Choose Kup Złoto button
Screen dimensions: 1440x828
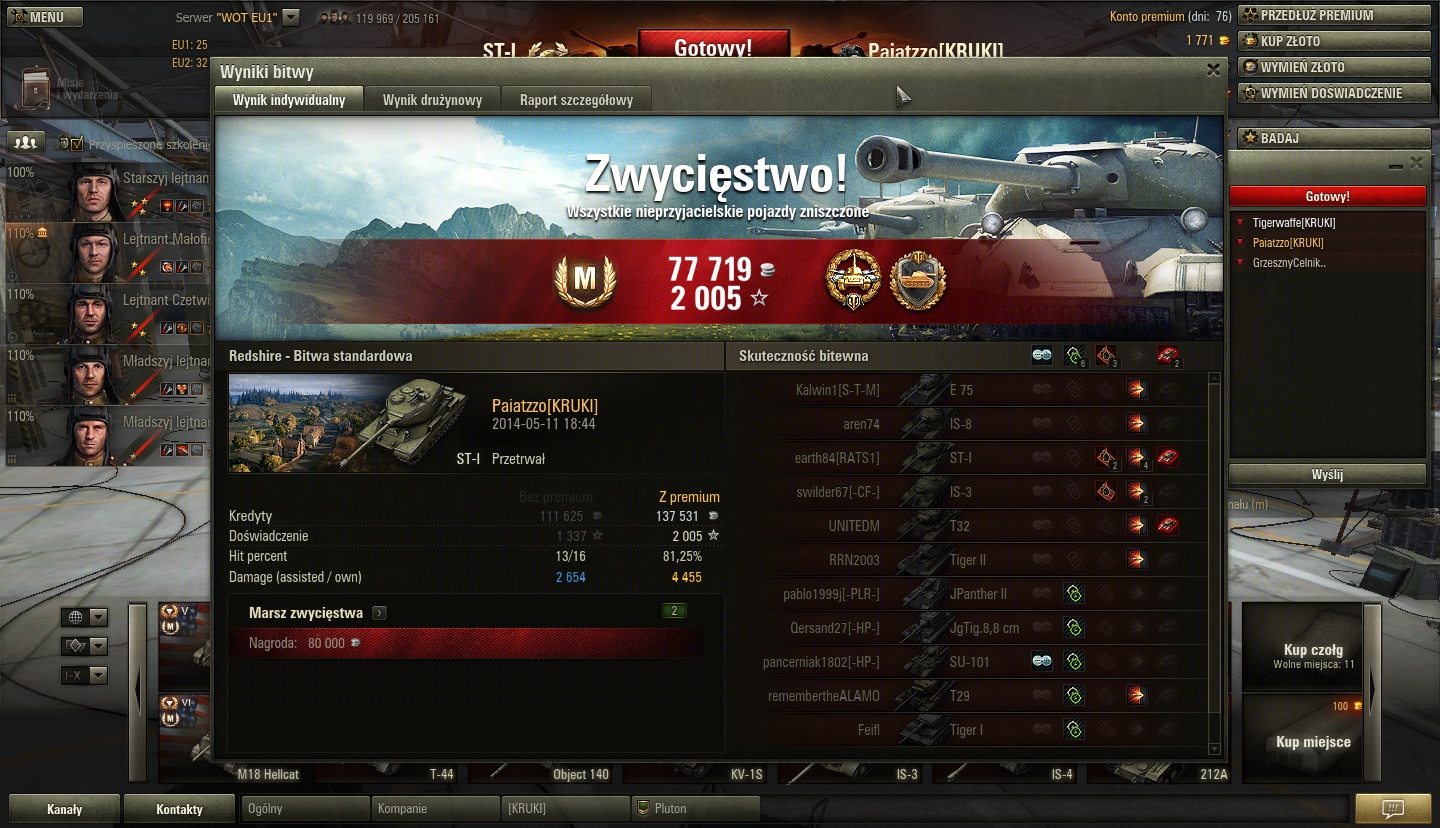point(1334,41)
